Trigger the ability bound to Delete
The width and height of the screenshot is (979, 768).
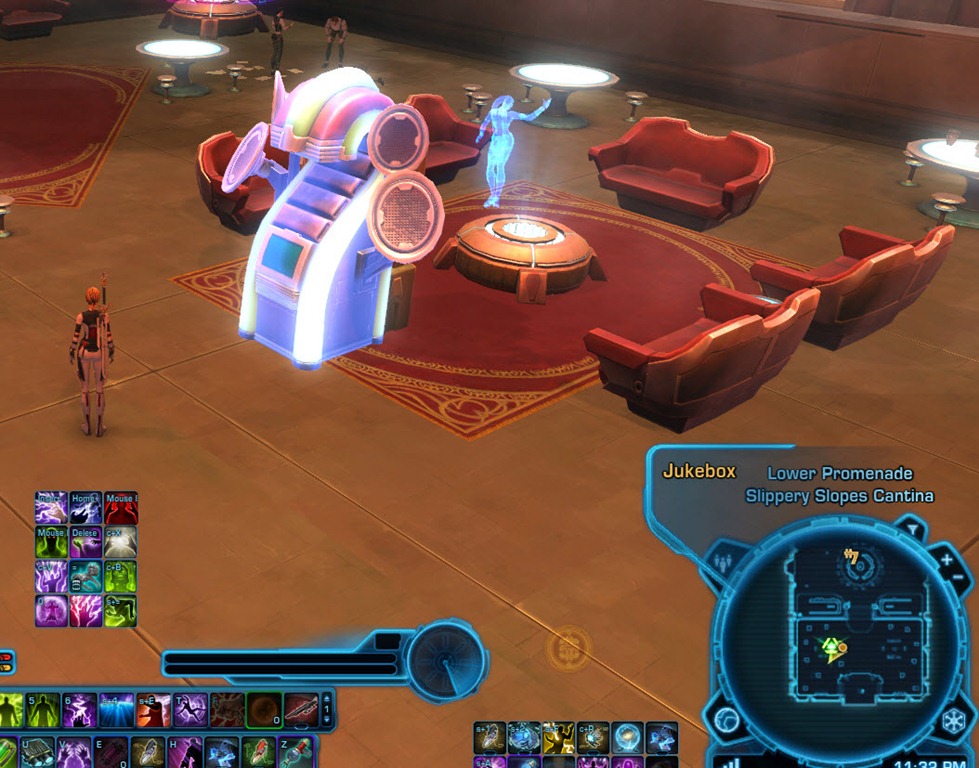click(85, 542)
